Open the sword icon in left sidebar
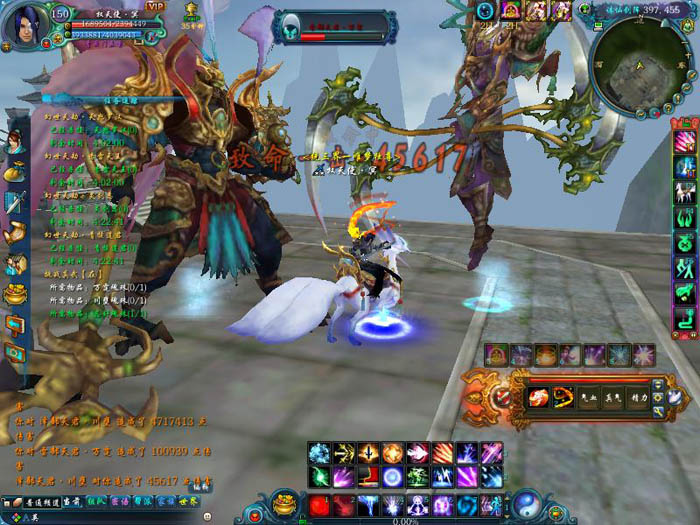Viewport: 700px width, 525px height. tap(16, 203)
